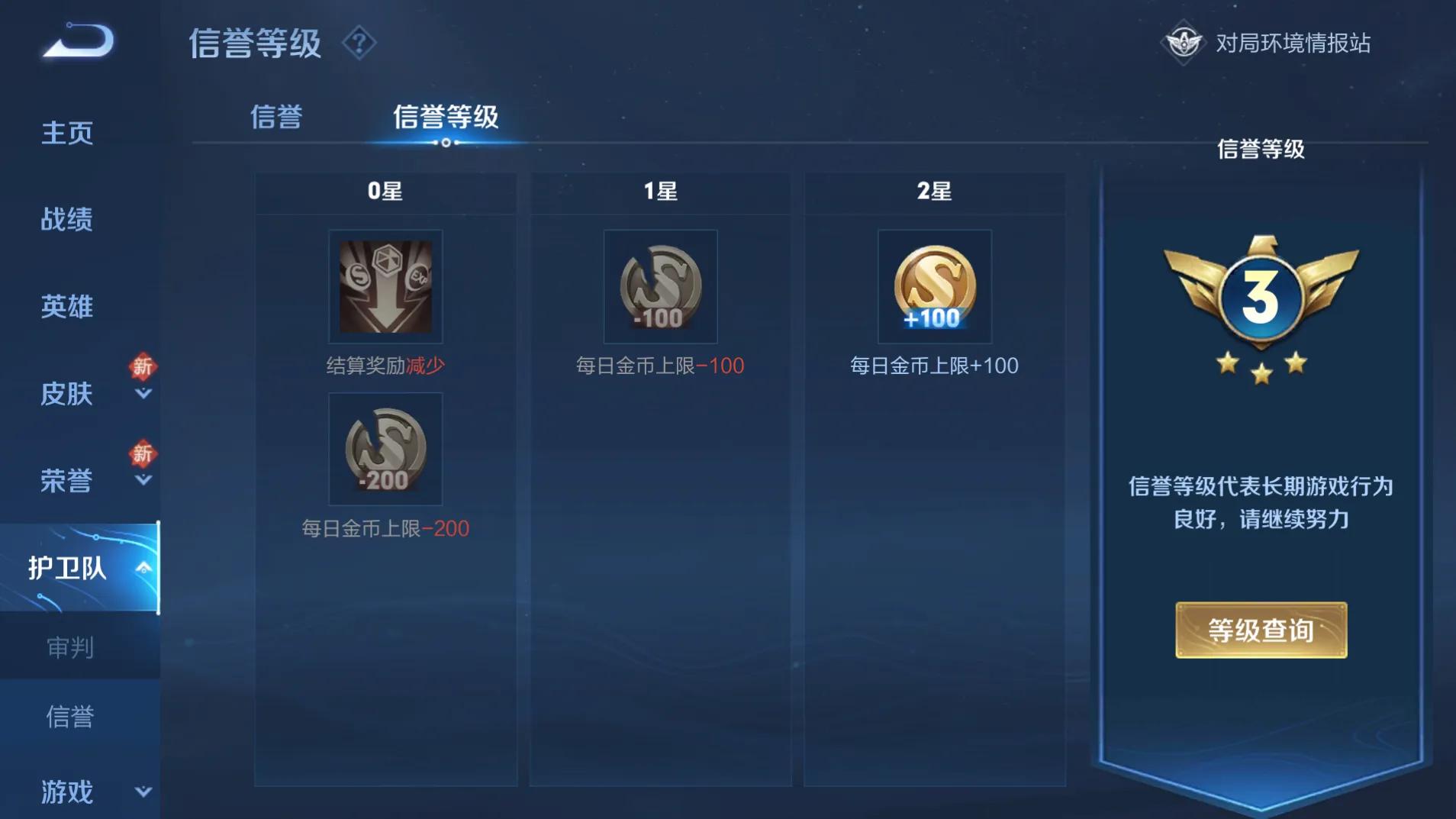Select the settlement reward reduction icon under 0星
The height and width of the screenshot is (819, 1456).
click(x=385, y=286)
